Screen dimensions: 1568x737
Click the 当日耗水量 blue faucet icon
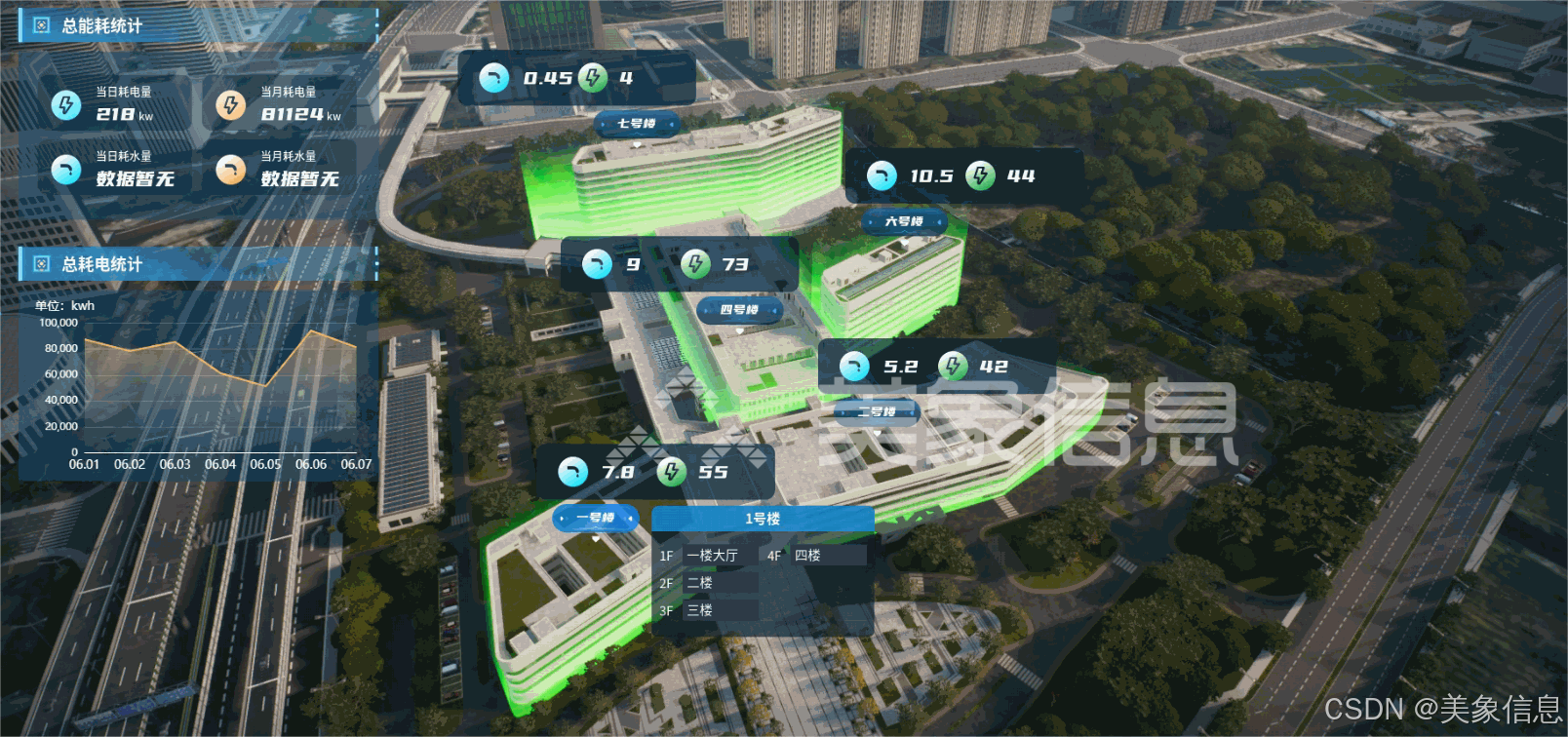pos(66,170)
